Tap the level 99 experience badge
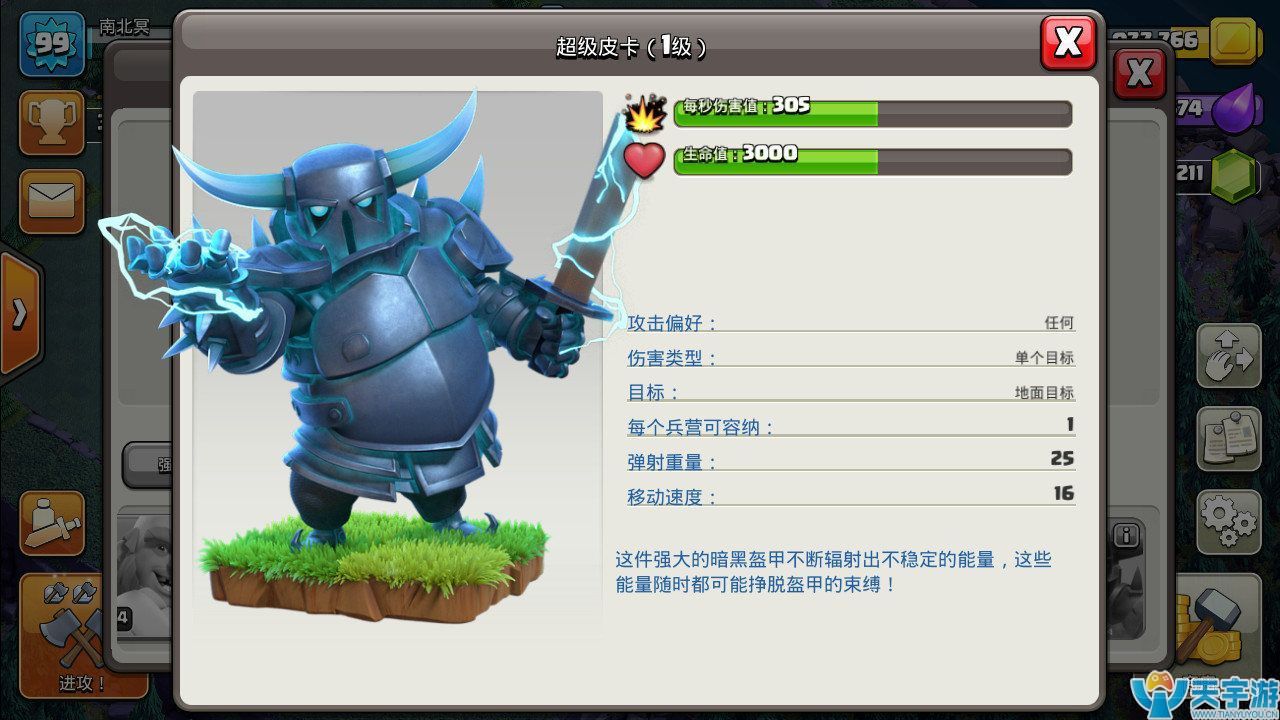This screenshot has height=720, width=1280. click(x=52, y=43)
